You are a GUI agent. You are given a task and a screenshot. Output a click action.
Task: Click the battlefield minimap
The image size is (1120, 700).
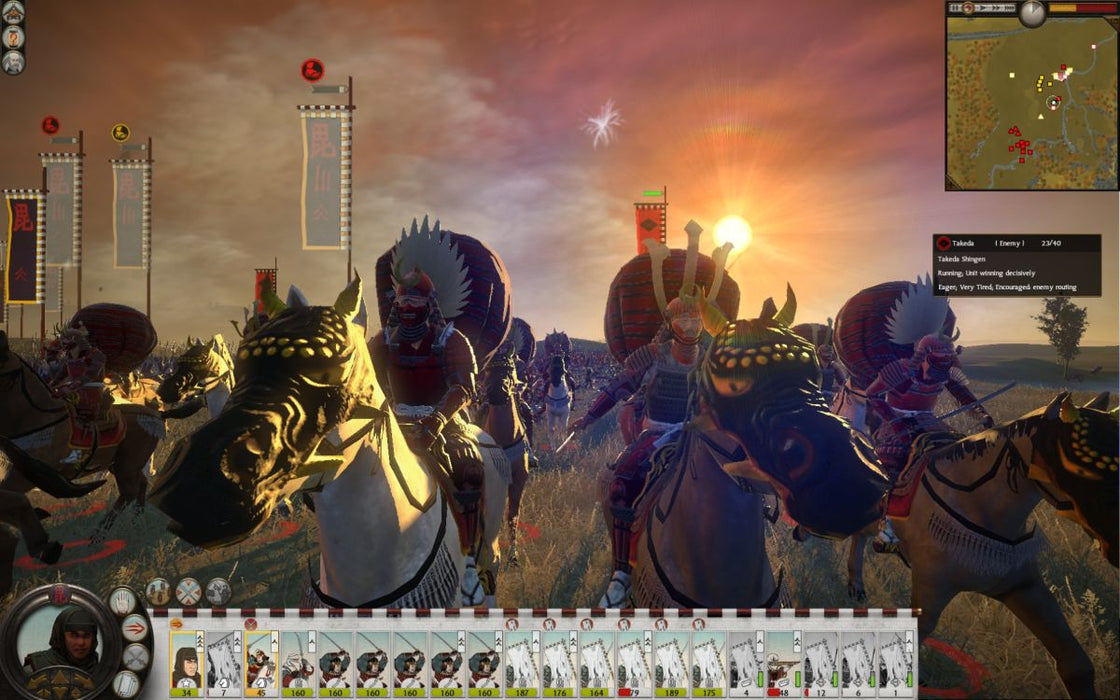[1031, 108]
